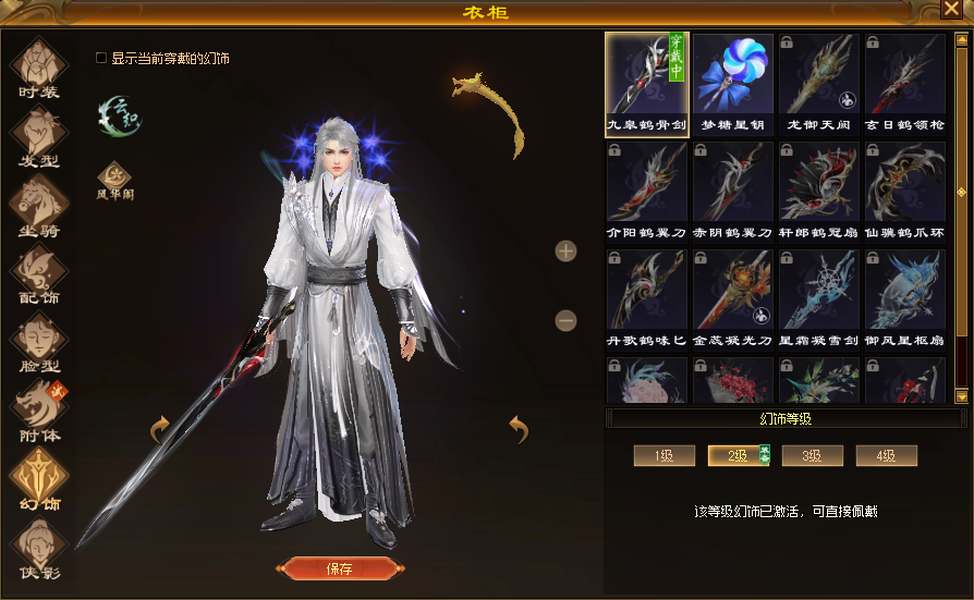The height and width of the screenshot is (600, 974).
Task: Toggle 显示当前穿戴的幻饰 checkbox
Action: pos(101,58)
